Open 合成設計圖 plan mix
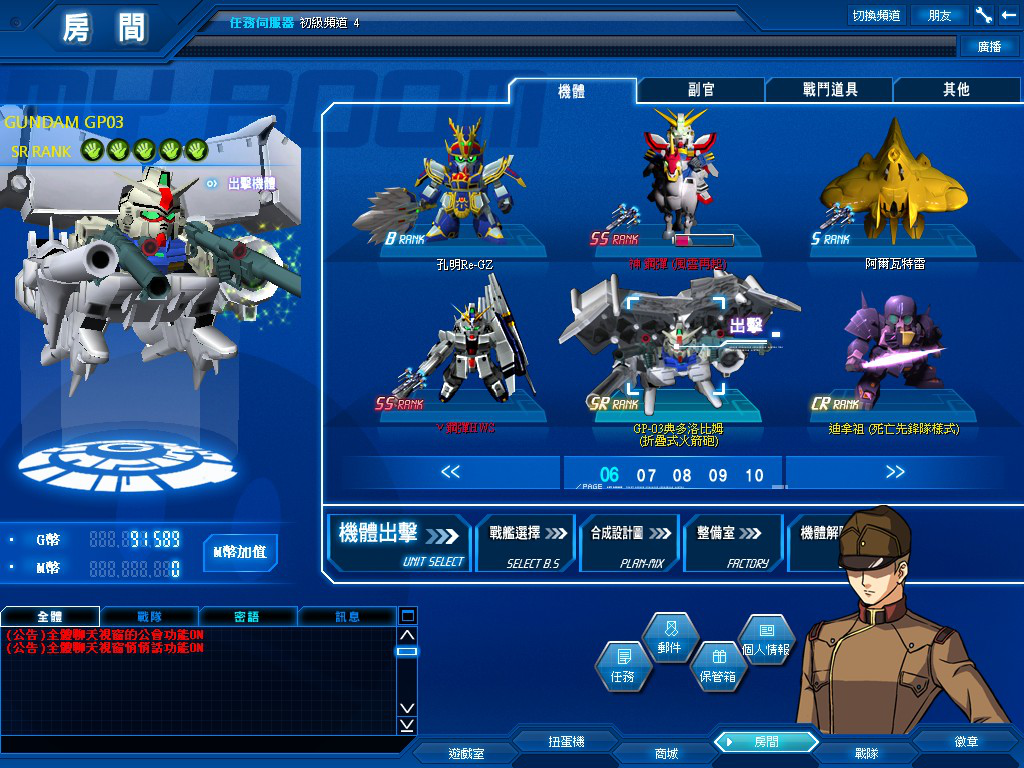Image resolution: width=1024 pixels, height=768 pixels. [629, 543]
